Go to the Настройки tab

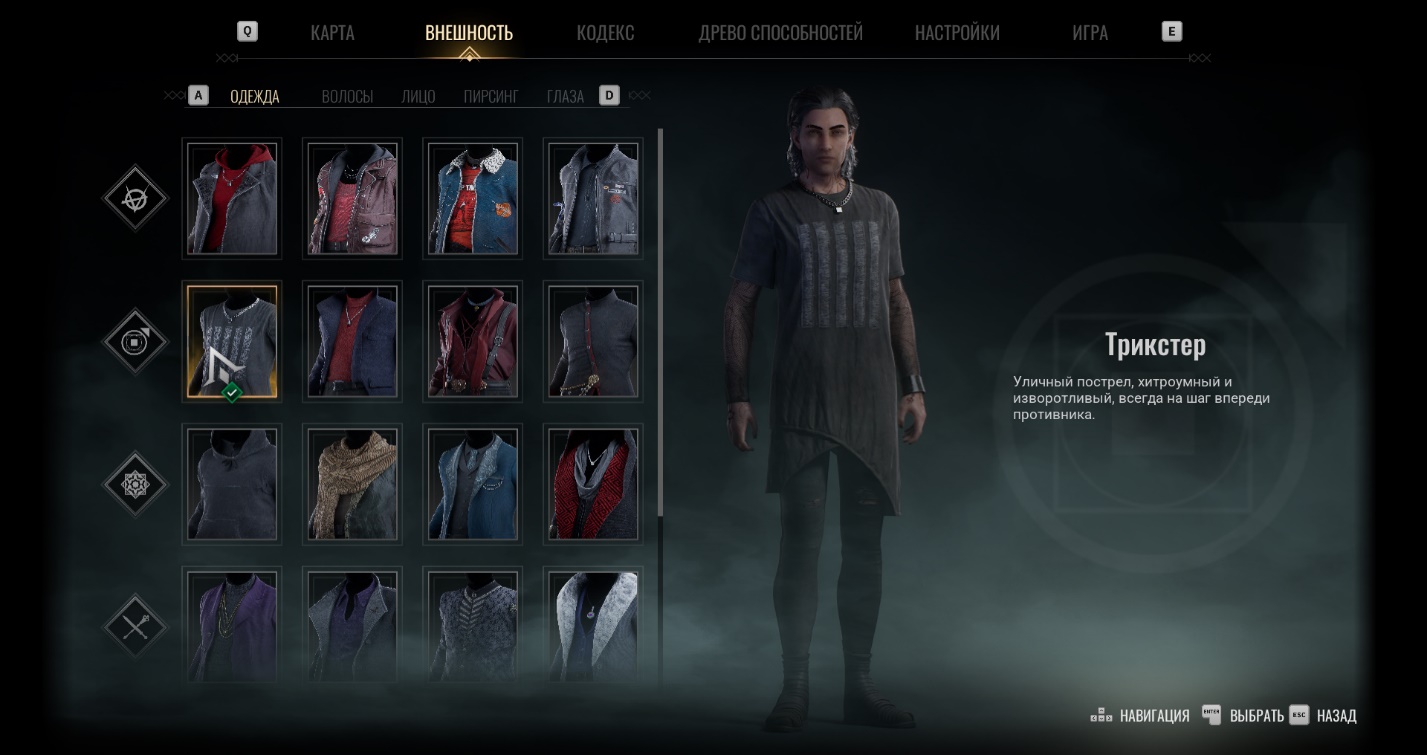pyautogui.click(x=957, y=33)
